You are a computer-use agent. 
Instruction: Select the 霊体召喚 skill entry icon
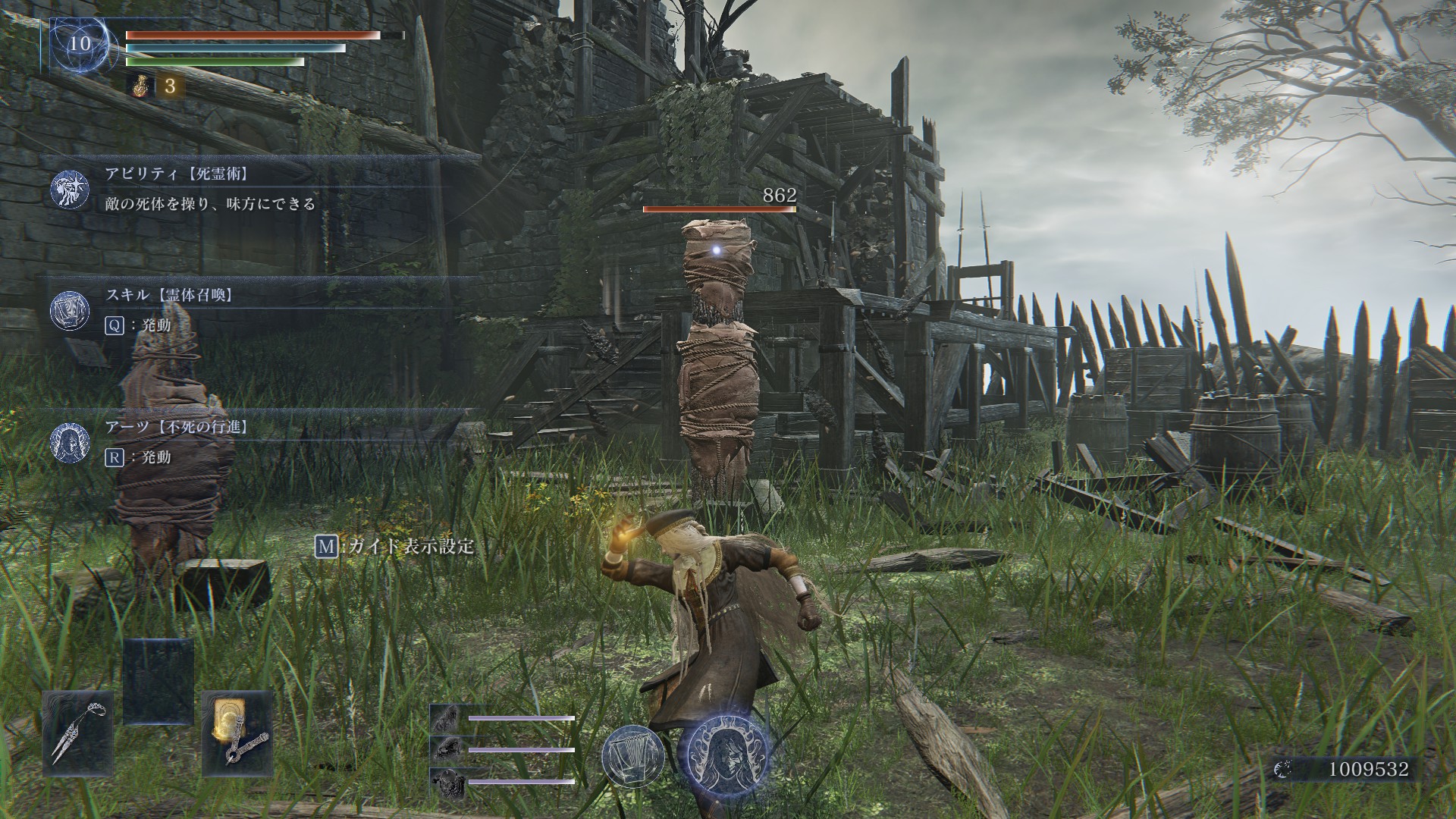(70, 309)
